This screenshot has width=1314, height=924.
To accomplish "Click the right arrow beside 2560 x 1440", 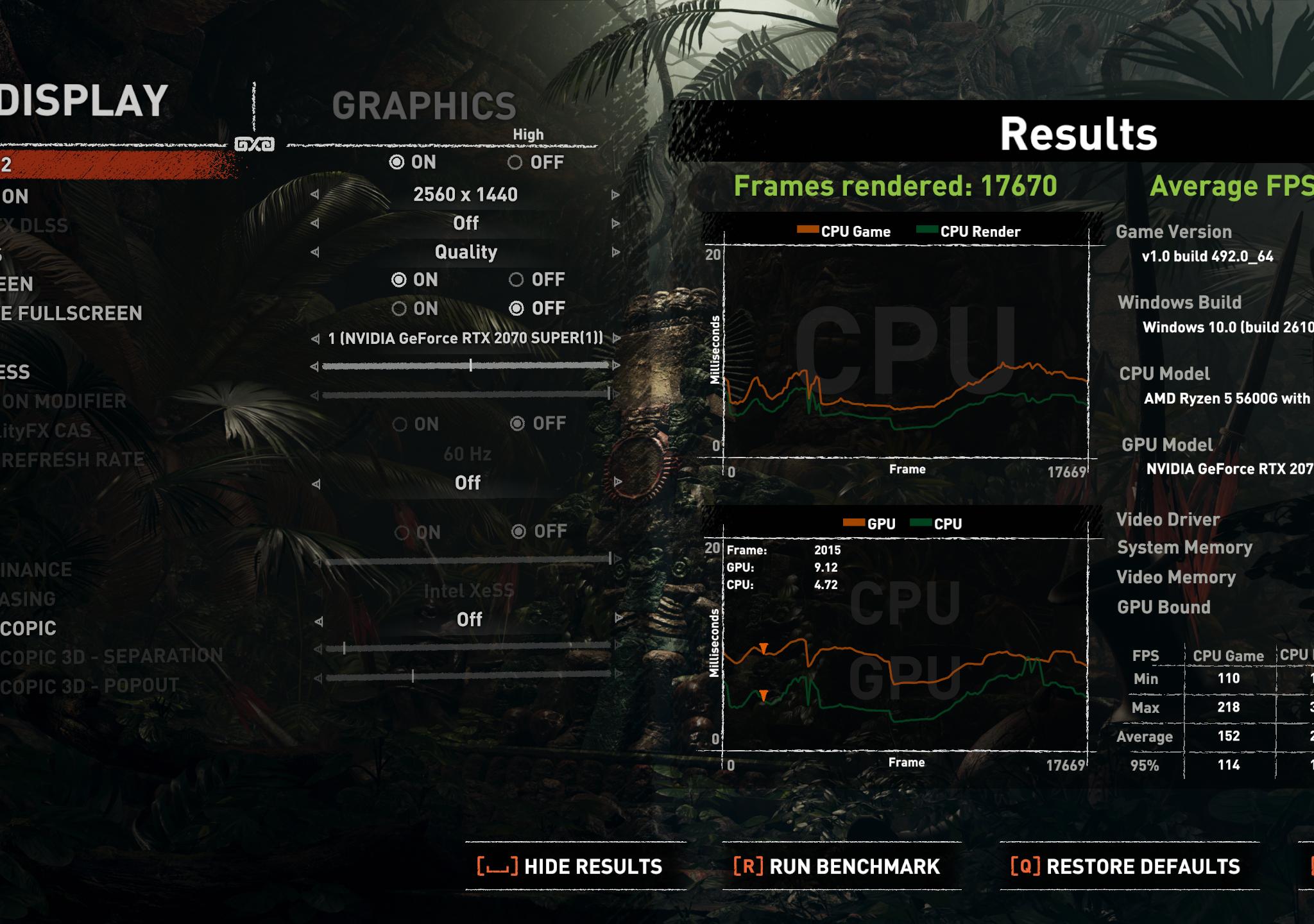I will [x=615, y=194].
